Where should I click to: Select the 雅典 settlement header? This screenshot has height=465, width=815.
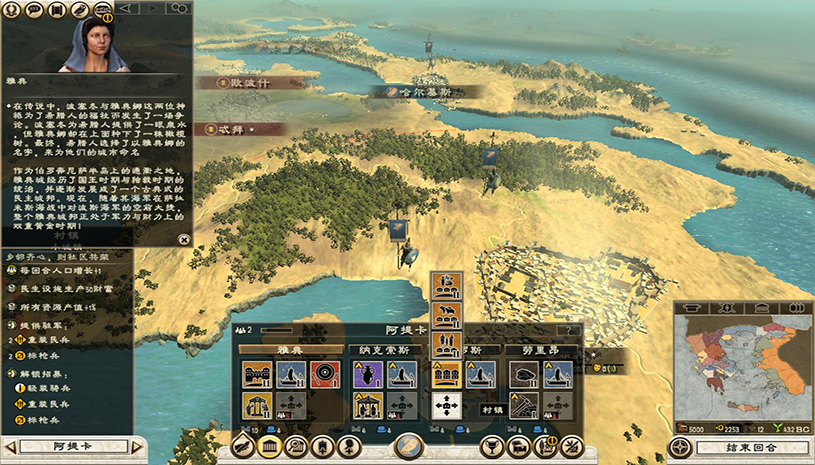(290, 351)
